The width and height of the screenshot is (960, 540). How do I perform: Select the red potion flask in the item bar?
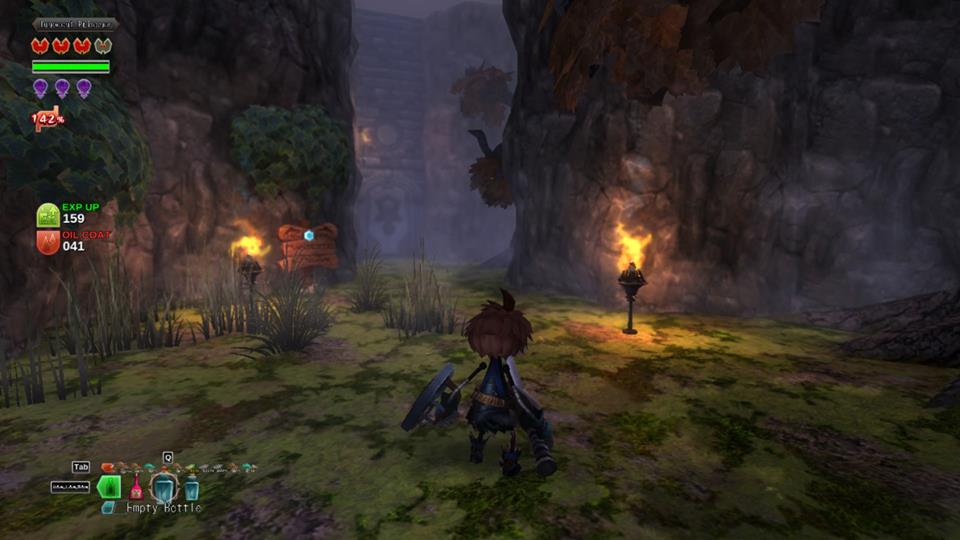coord(136,489)
